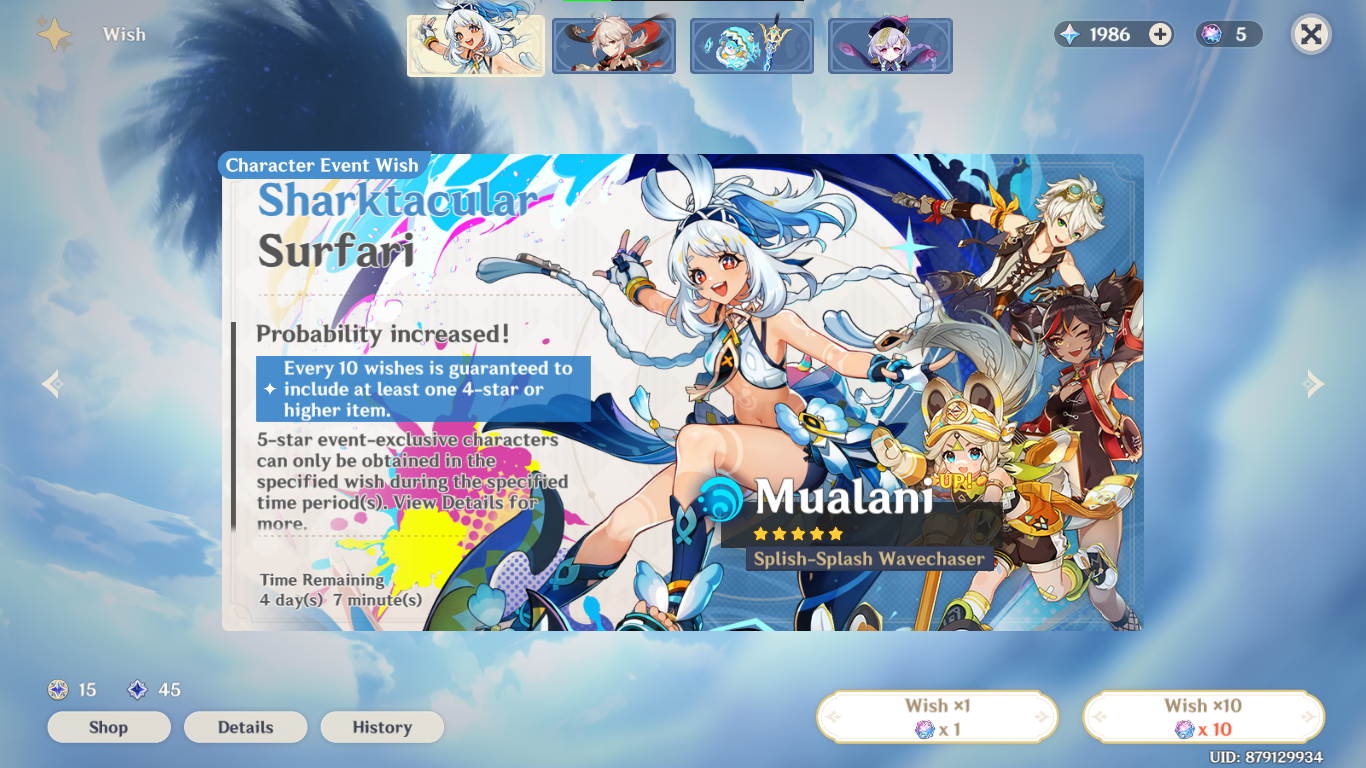The image size is (1366, 768).
Task: Click the Intertwined Fate icon showing count 5
Action: (x=1213, y=34)
